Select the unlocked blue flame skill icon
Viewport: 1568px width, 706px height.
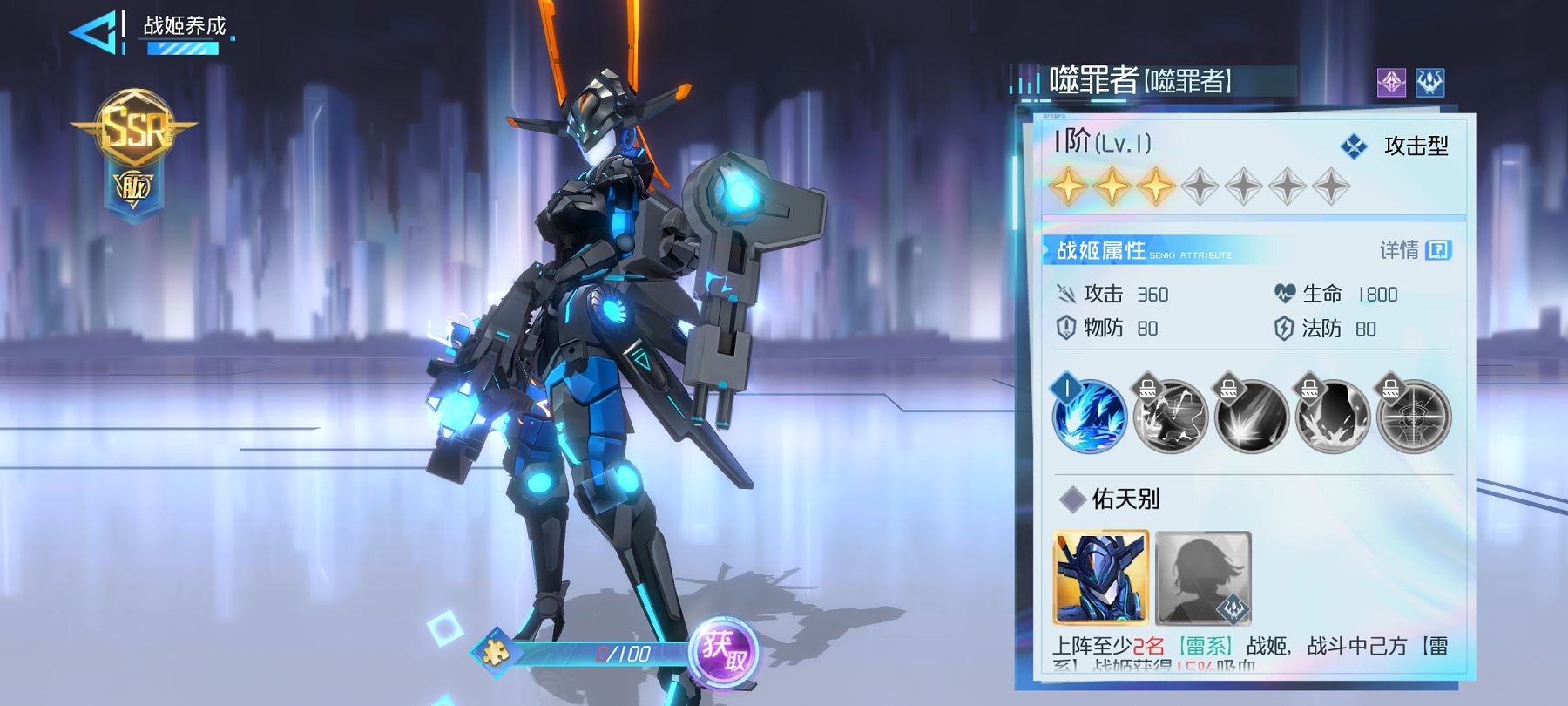1089,416
